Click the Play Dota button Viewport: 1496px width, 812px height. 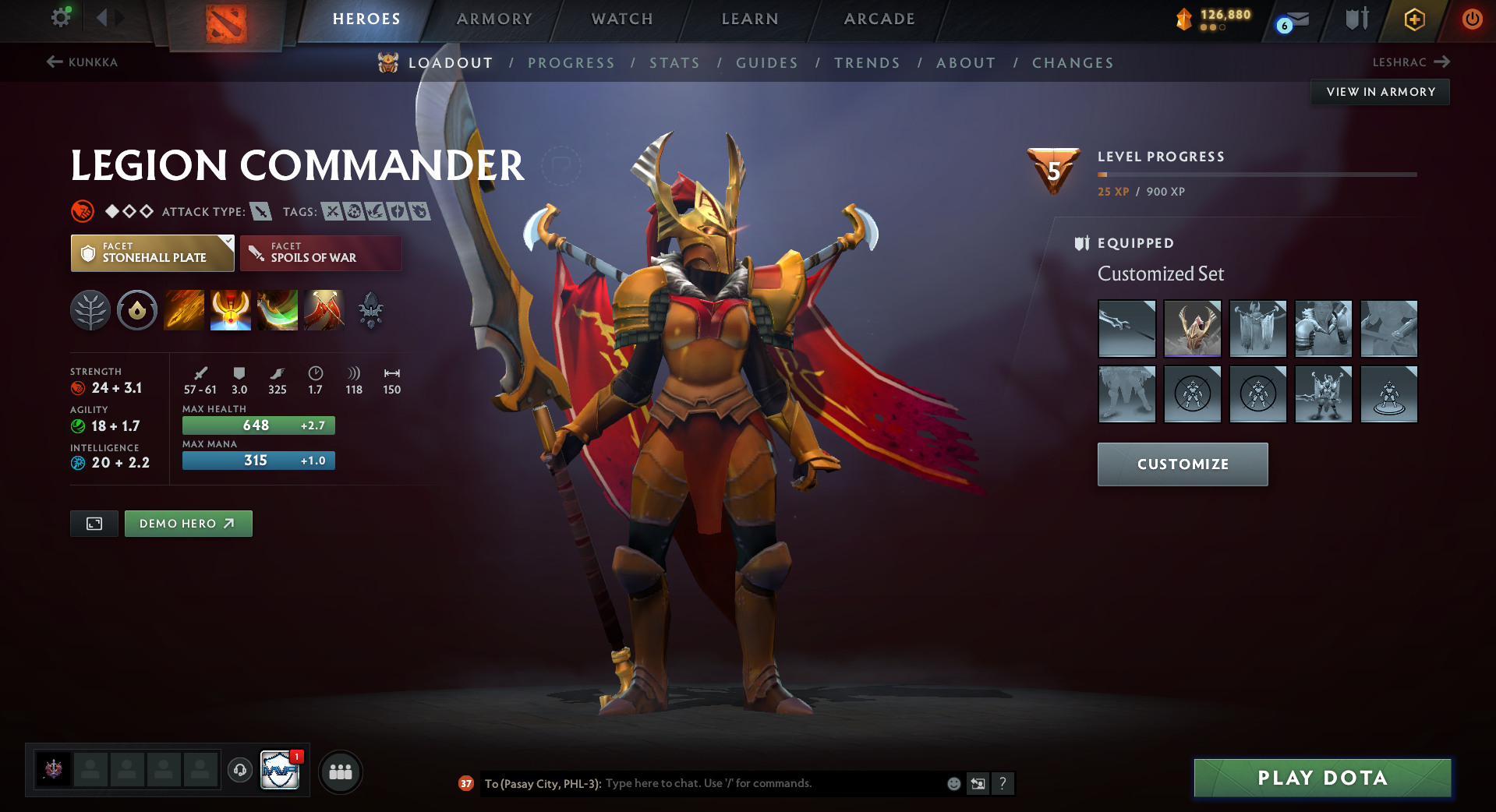tap(1322, 778)
